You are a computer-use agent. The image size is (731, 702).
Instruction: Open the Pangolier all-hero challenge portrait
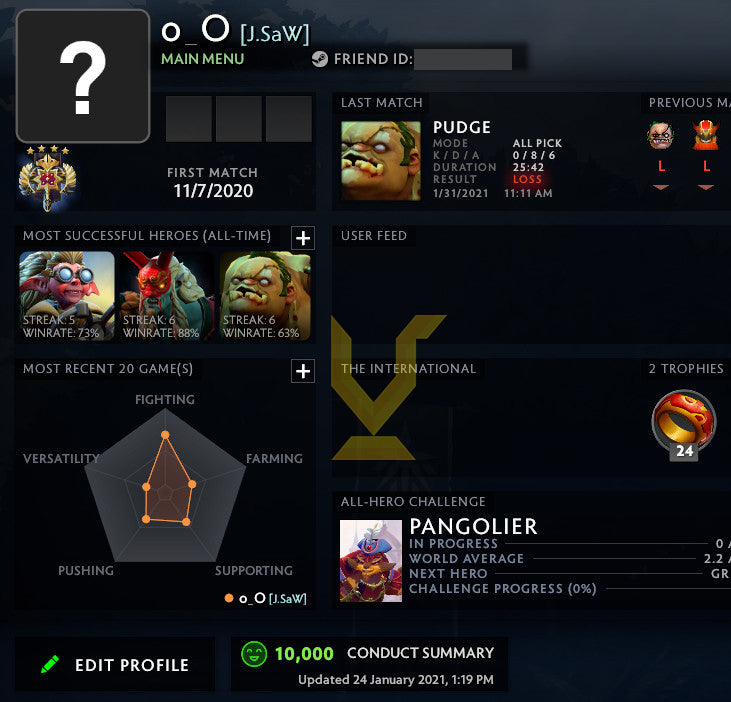[371, 560]
